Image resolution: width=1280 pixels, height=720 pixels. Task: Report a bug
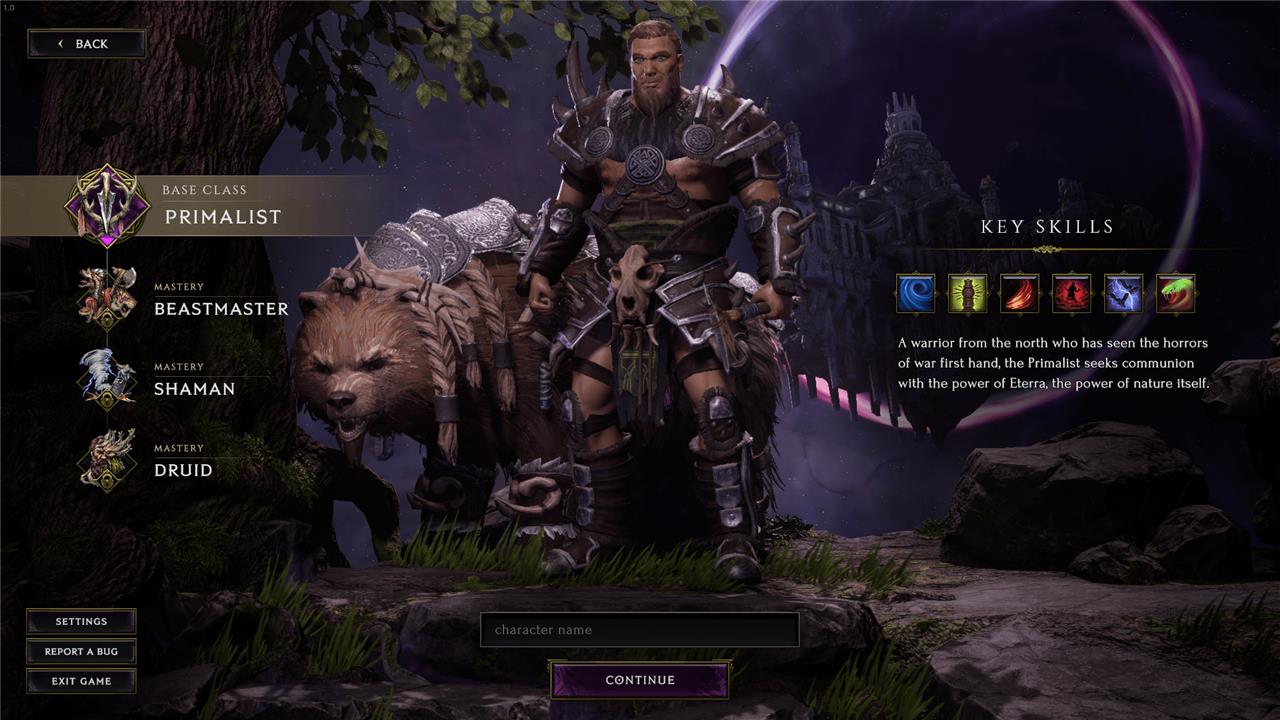81,652
